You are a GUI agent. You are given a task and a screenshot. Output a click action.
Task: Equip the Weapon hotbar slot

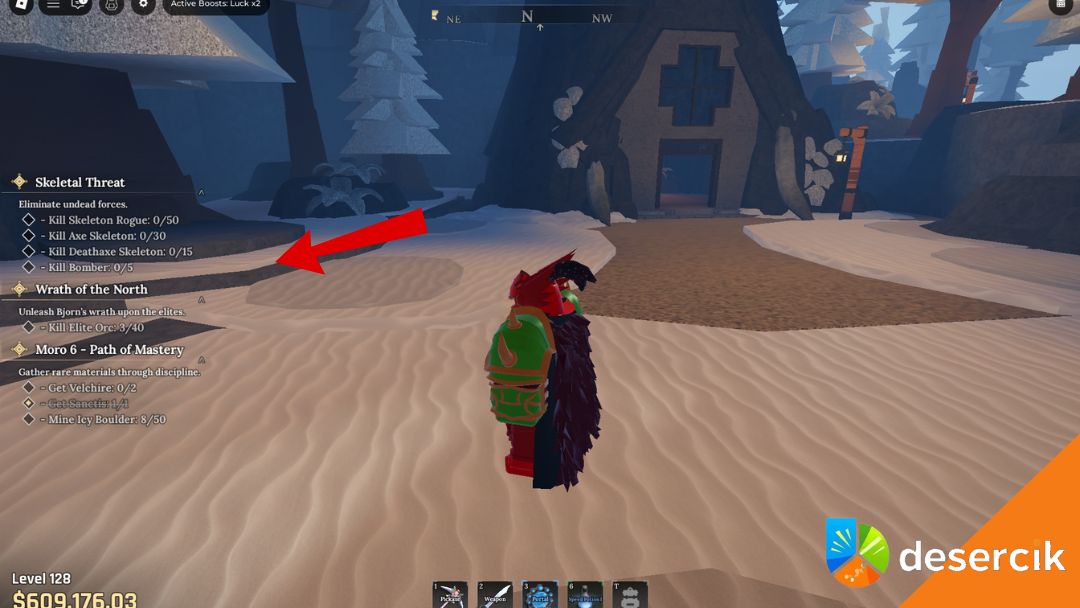(494, 594)
